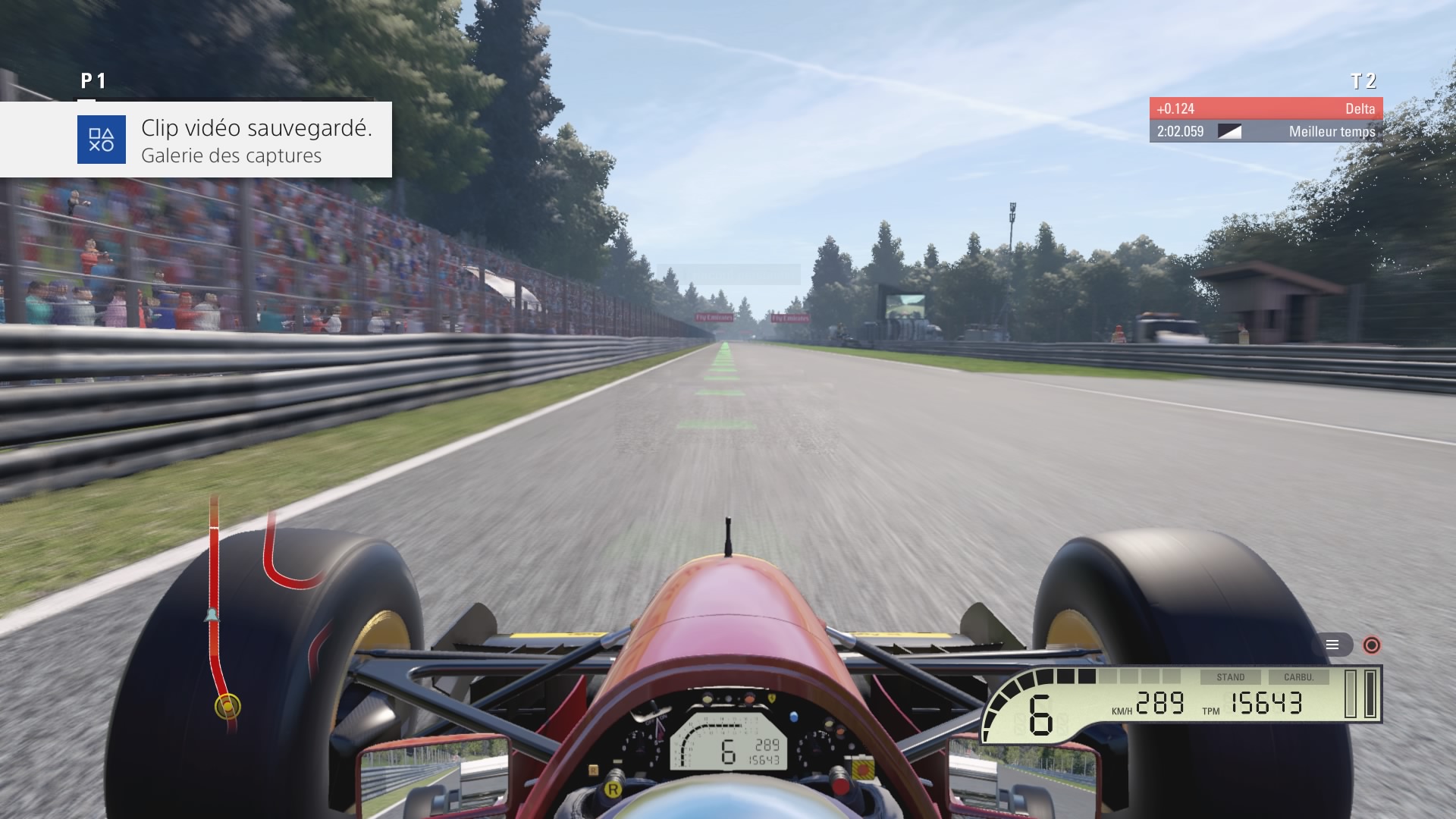Open the hamburger menu icon above the speedometer
The height and width of the screenshot is (819, 1456).
[x=1332, y=645]
